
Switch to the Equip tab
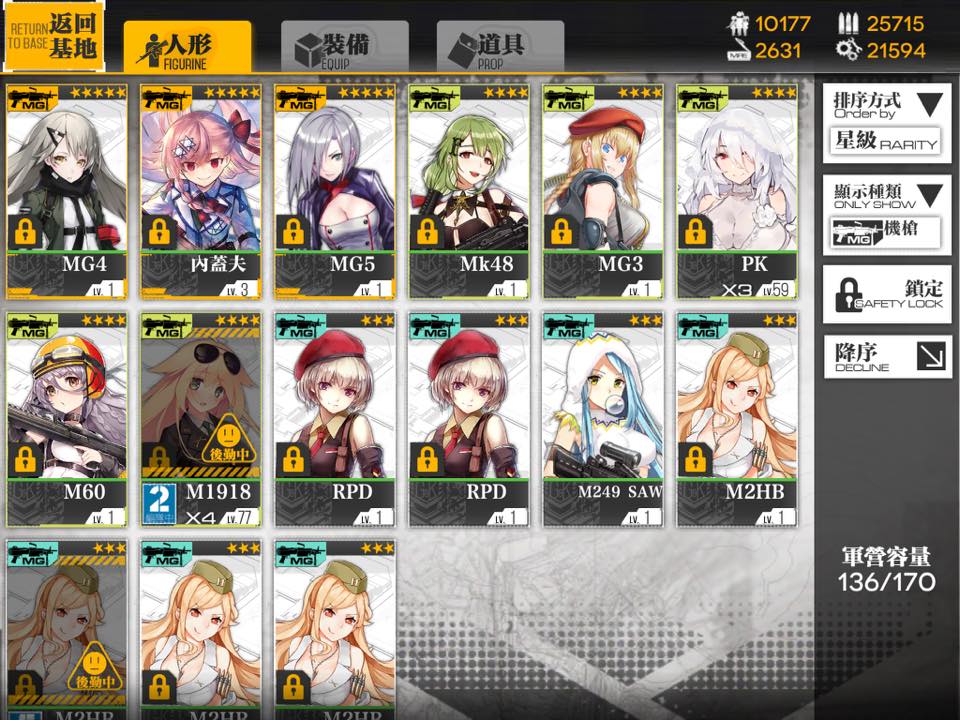[x=344, y=47]
